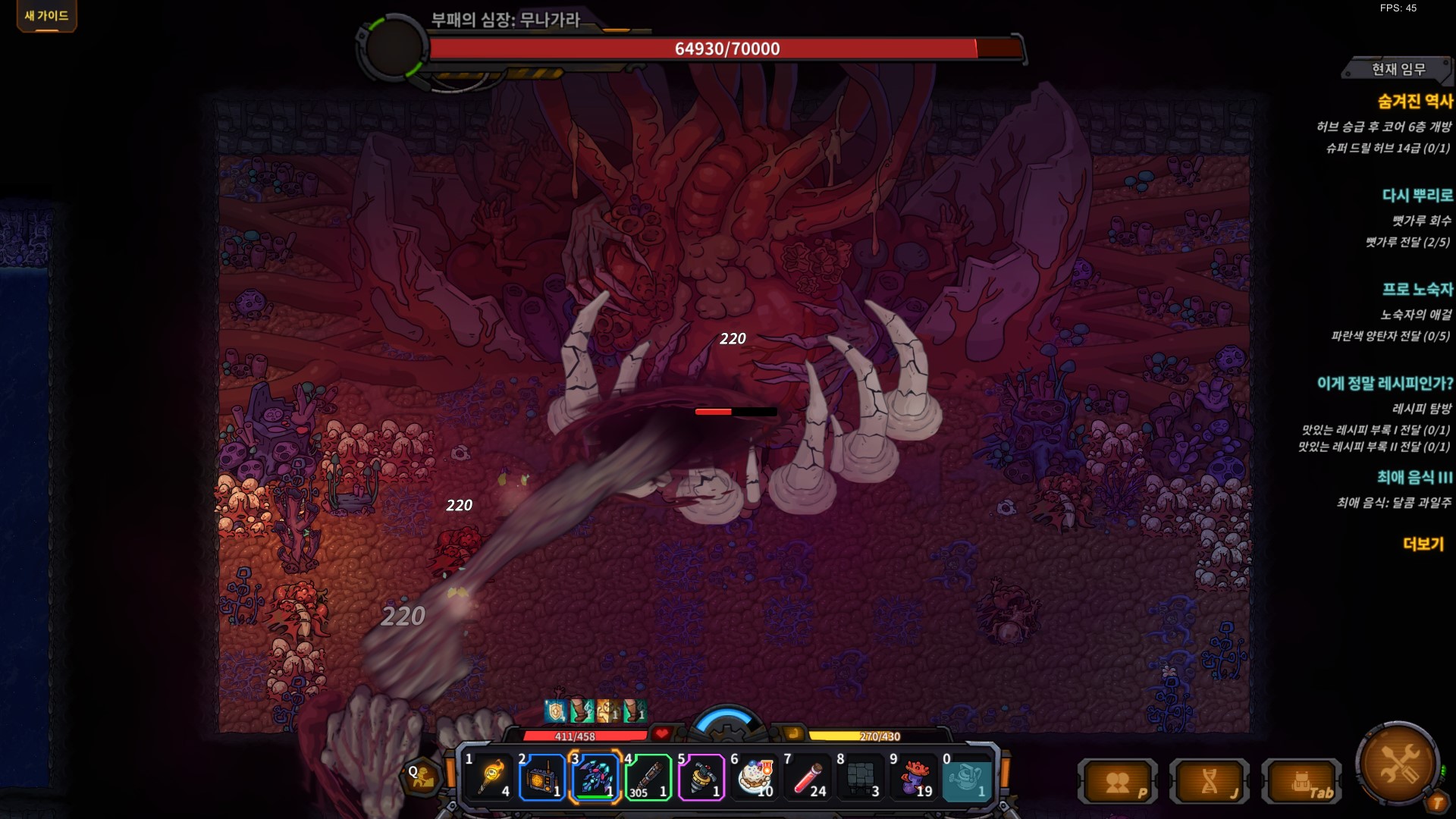This screenshot has width=1456, height=819.
Task: Open the 새 가이드 guide button
Action: coord(46,16)
